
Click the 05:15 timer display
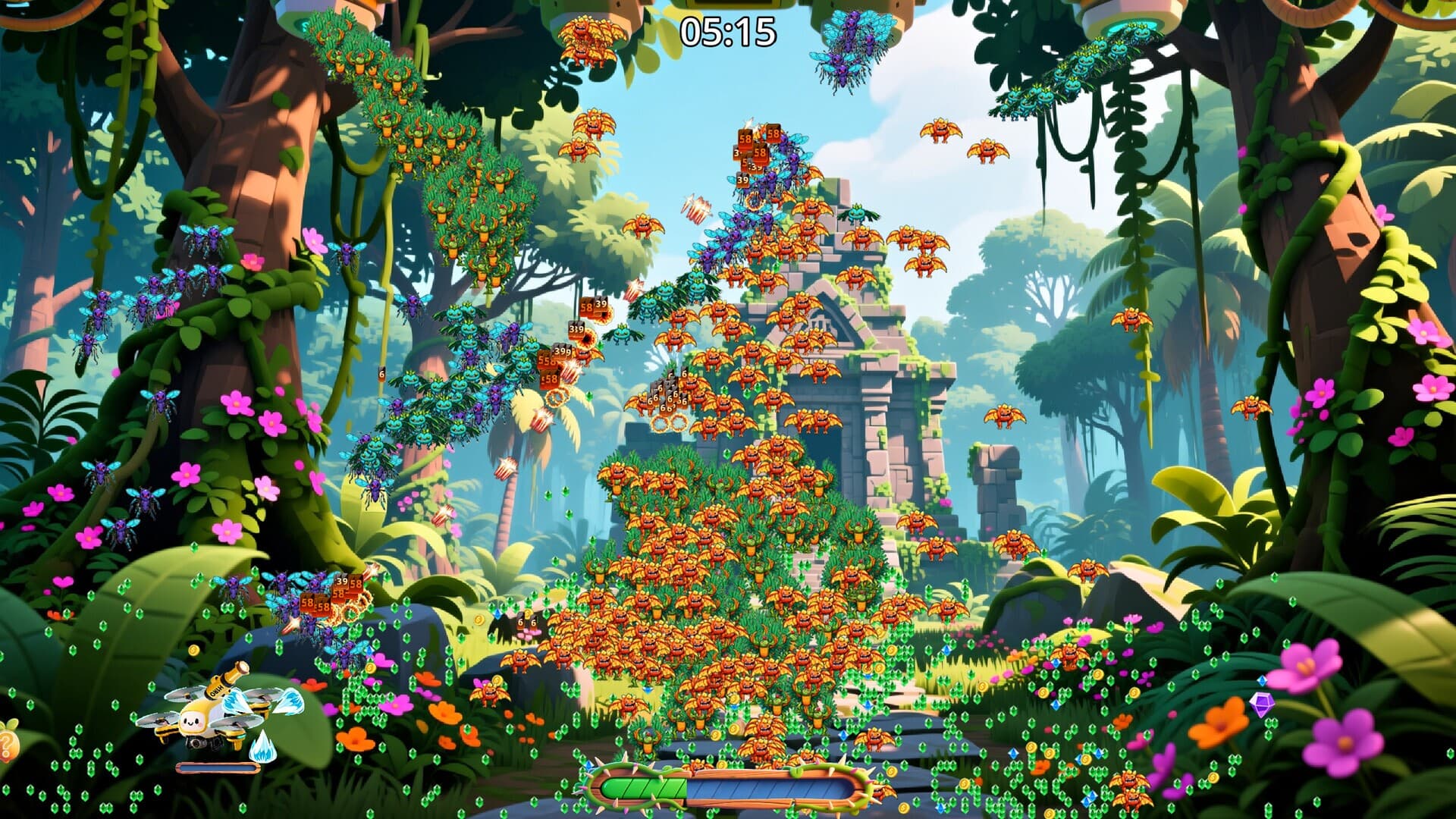tap(728, 30)
